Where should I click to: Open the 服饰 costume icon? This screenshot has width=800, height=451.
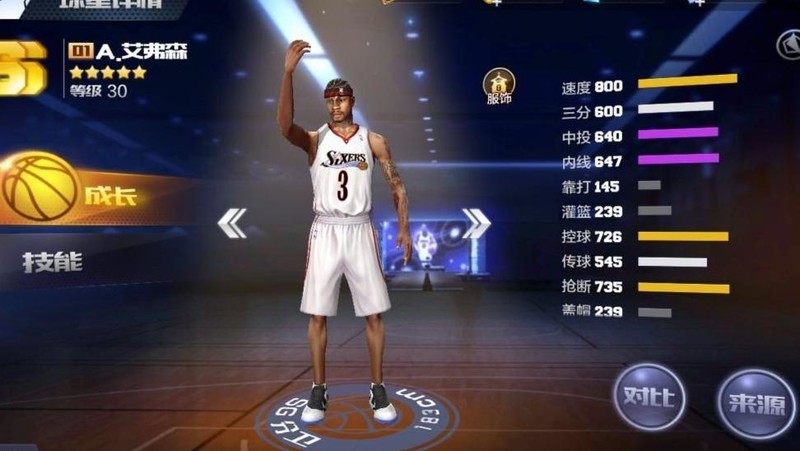point(498,86)
